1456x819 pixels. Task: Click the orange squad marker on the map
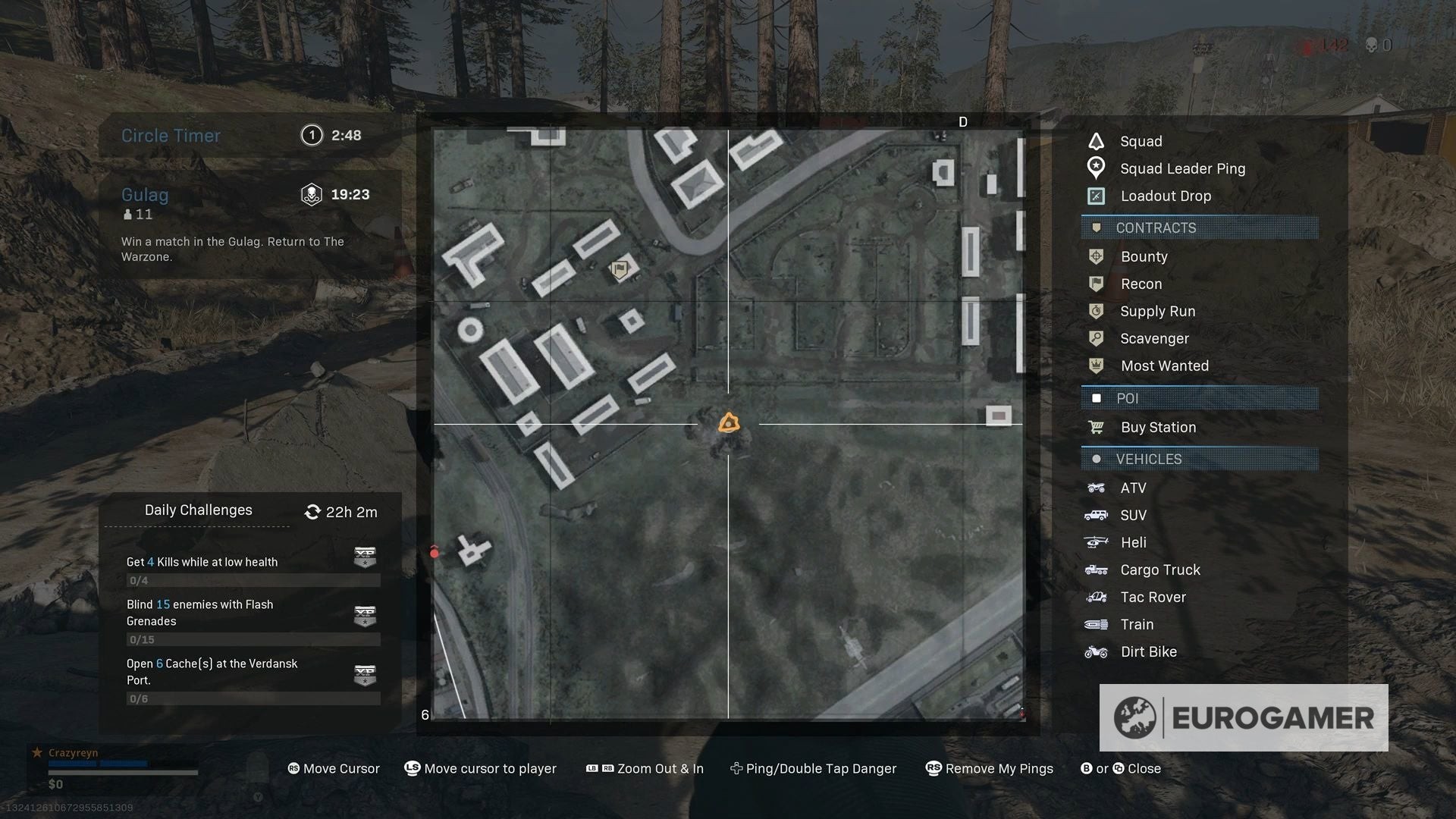729,423
